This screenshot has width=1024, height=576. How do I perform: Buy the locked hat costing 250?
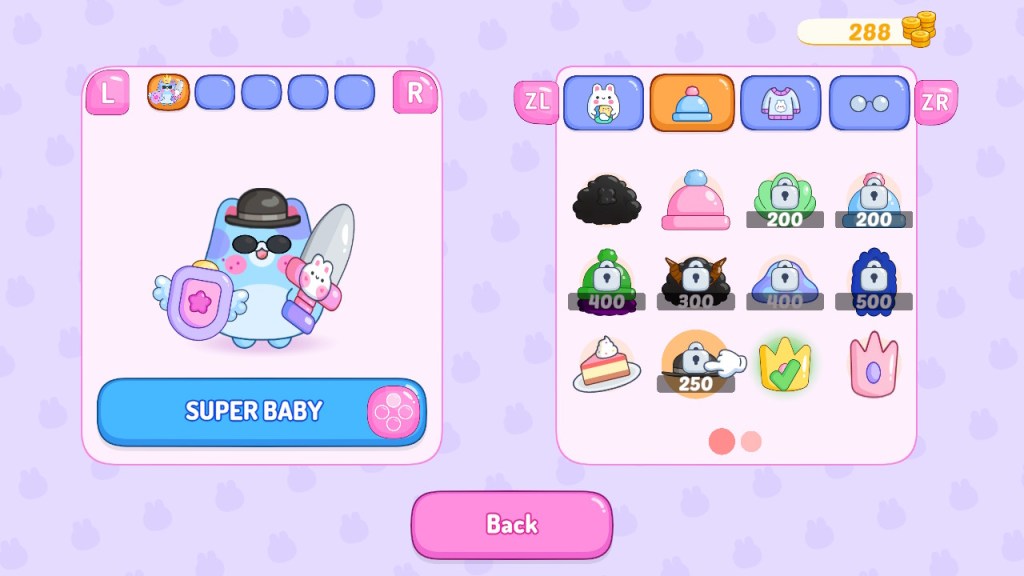[695, 363]
